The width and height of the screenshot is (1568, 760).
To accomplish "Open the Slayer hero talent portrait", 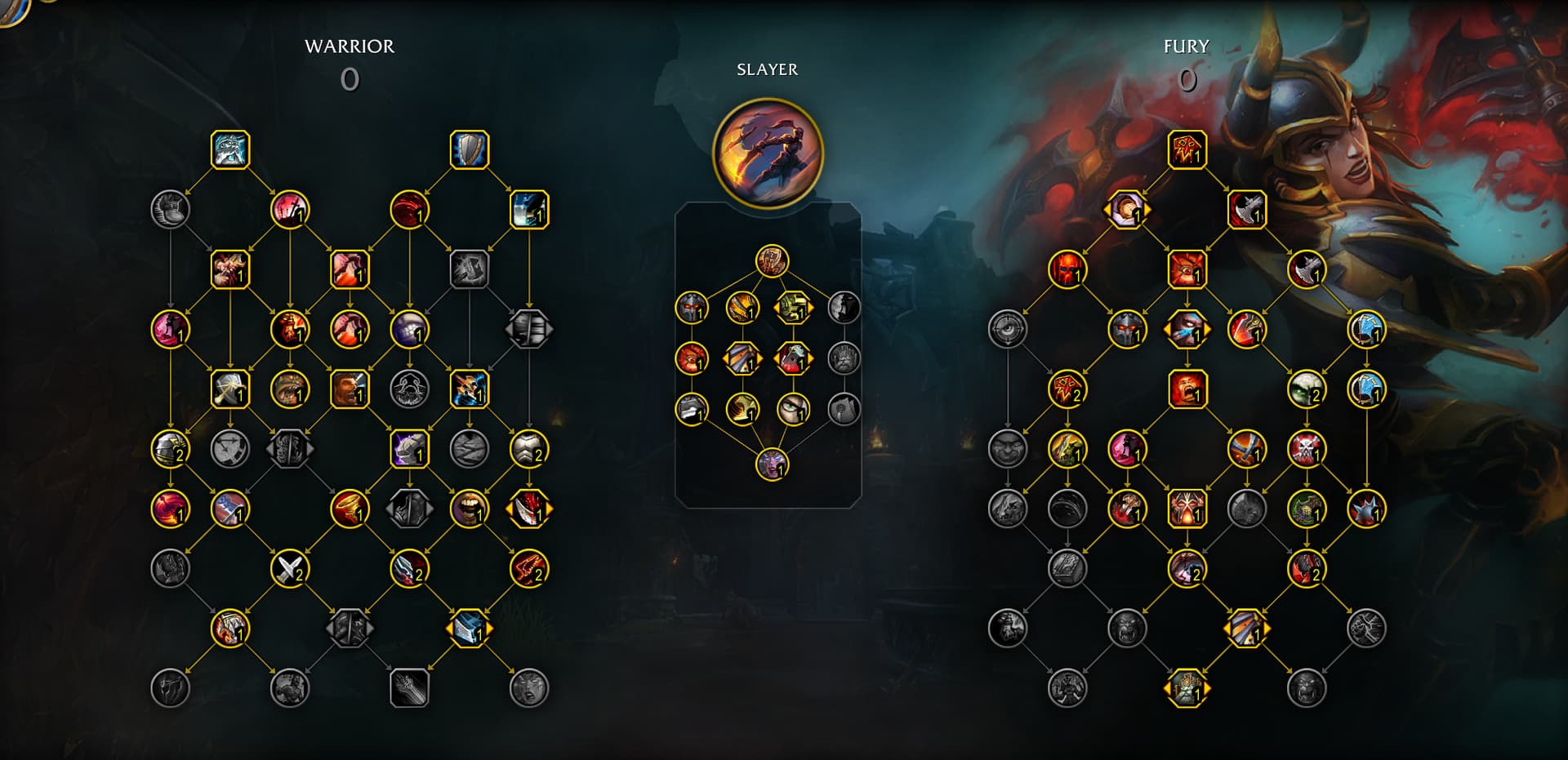I will point(768,153).
